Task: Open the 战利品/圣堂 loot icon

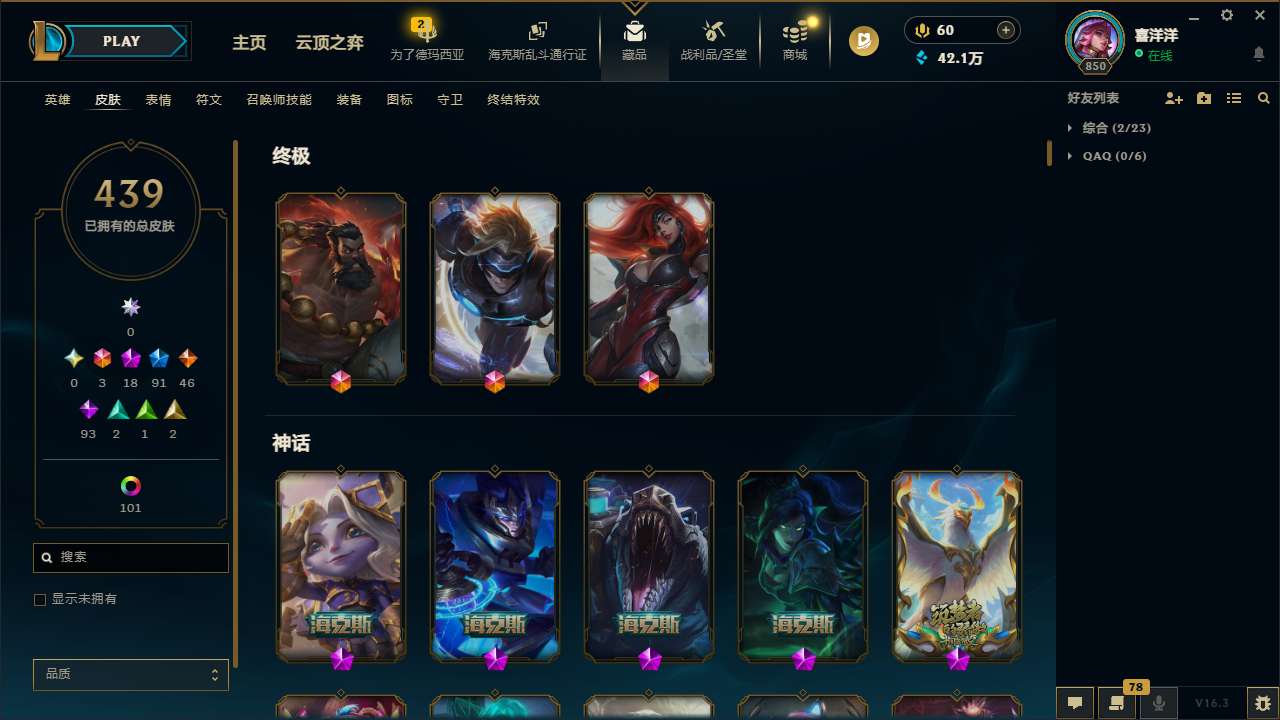Action: click(x=713, y=40)
